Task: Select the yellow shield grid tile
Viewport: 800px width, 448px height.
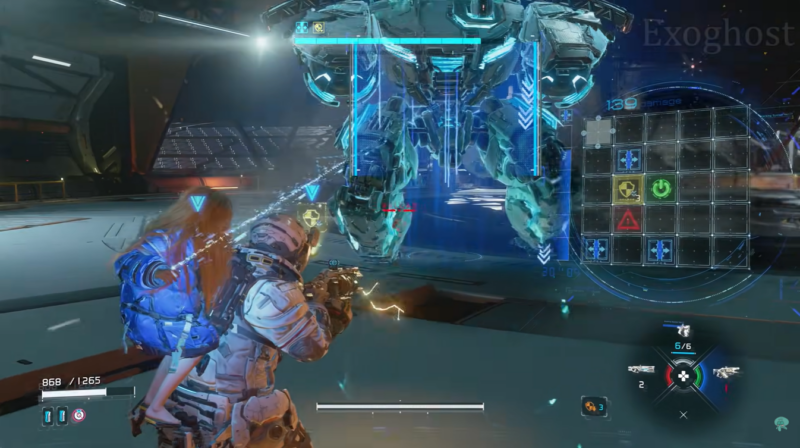Action: pyautogui.click(x=629, y=188)
